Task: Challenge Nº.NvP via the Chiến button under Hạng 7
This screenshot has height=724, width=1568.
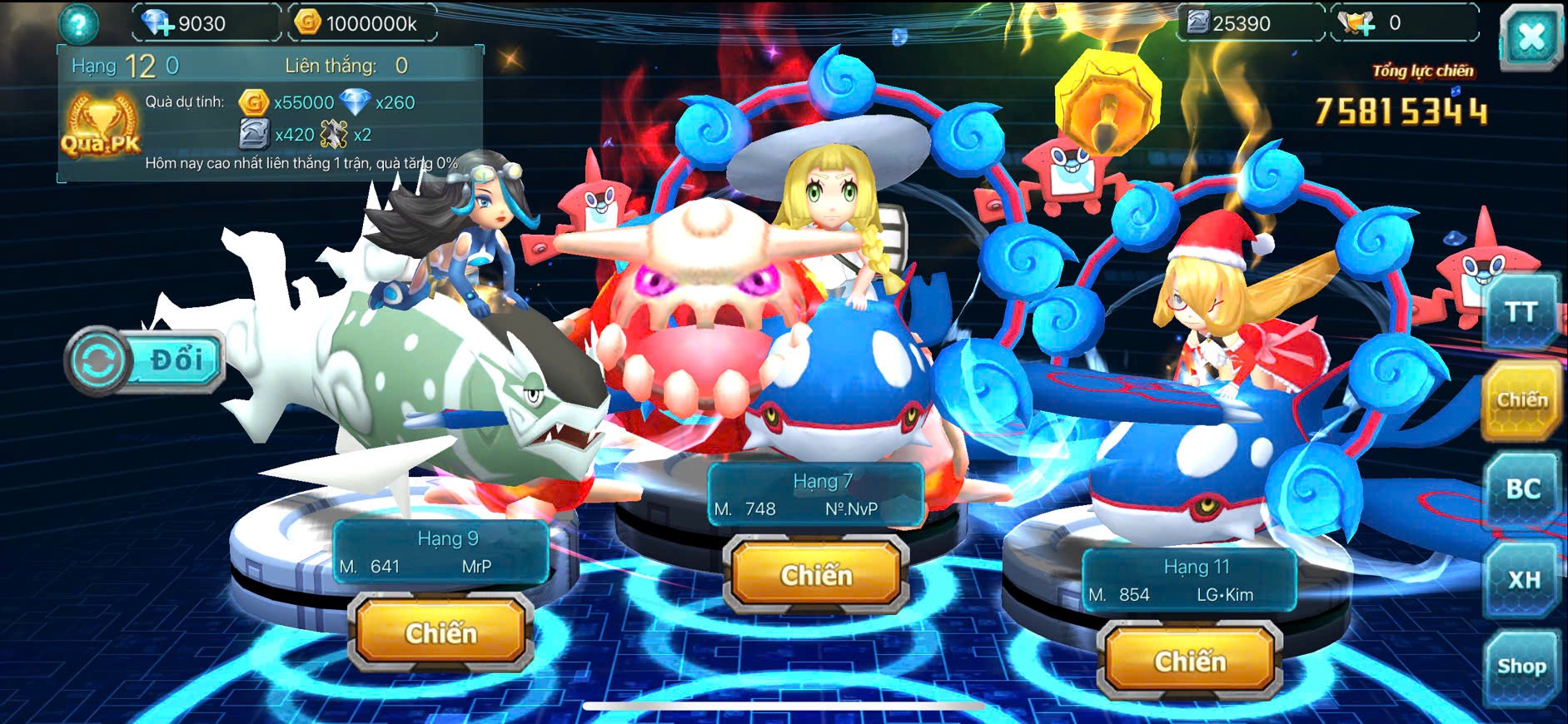Action: point(816,575)
